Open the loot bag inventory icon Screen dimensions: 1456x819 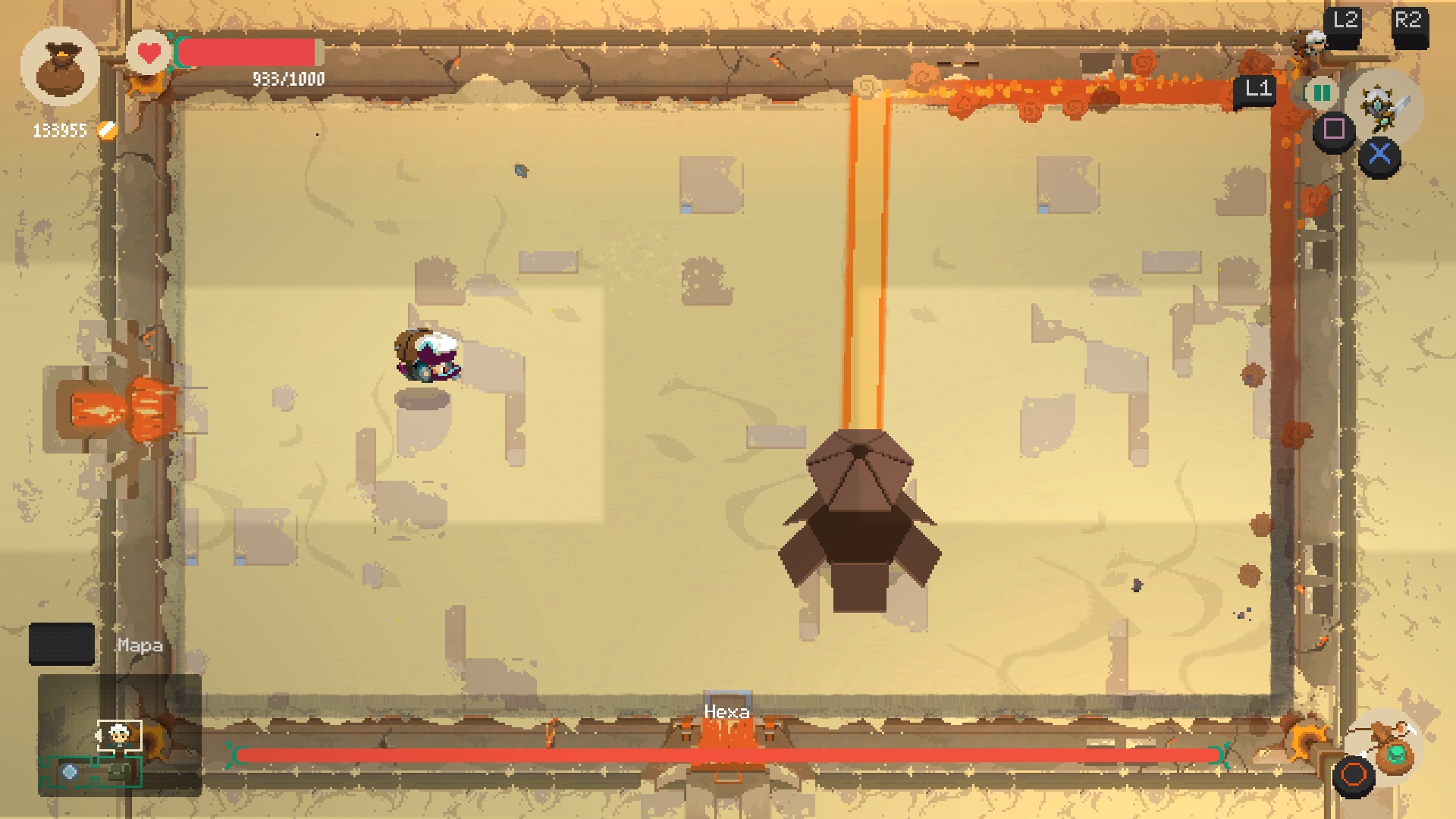click(60, 67)
